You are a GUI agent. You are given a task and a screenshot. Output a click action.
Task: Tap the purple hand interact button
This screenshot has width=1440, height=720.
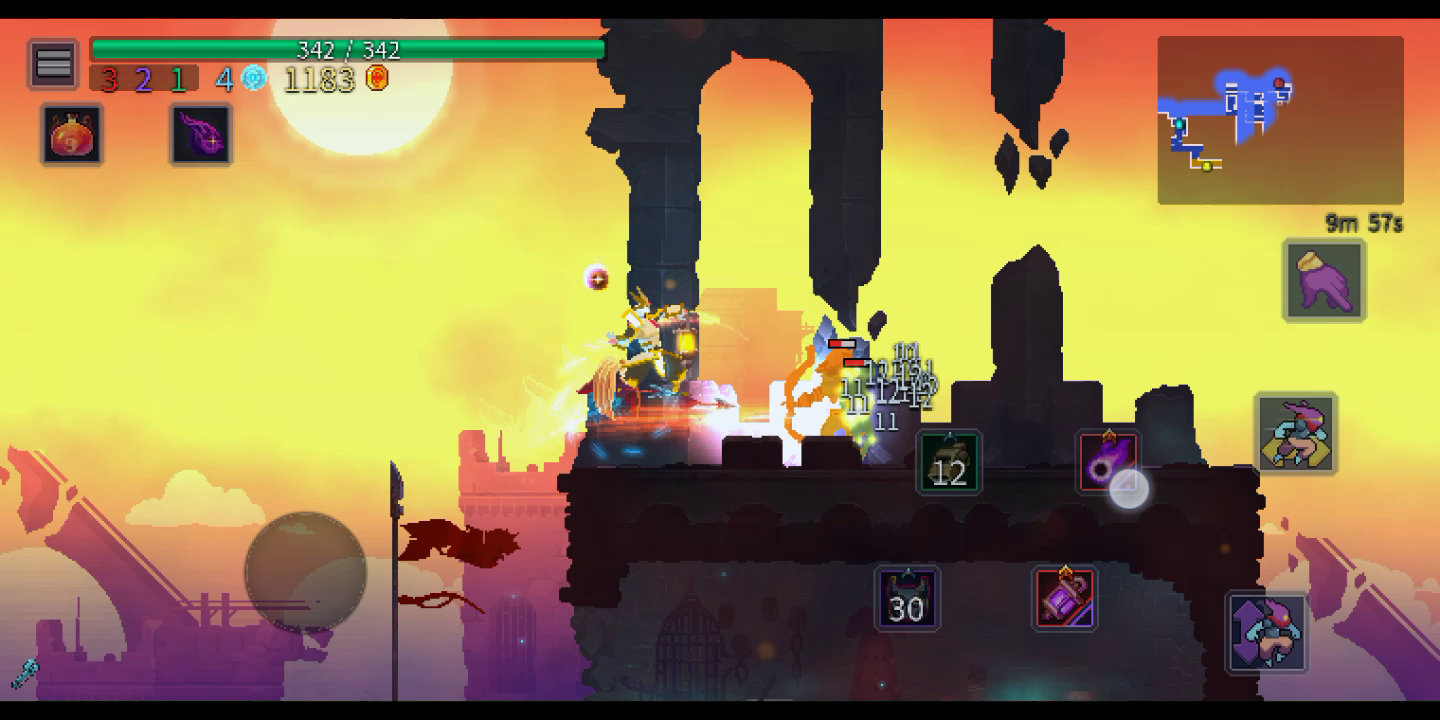pyautogui.click(x=1324, y=281)
